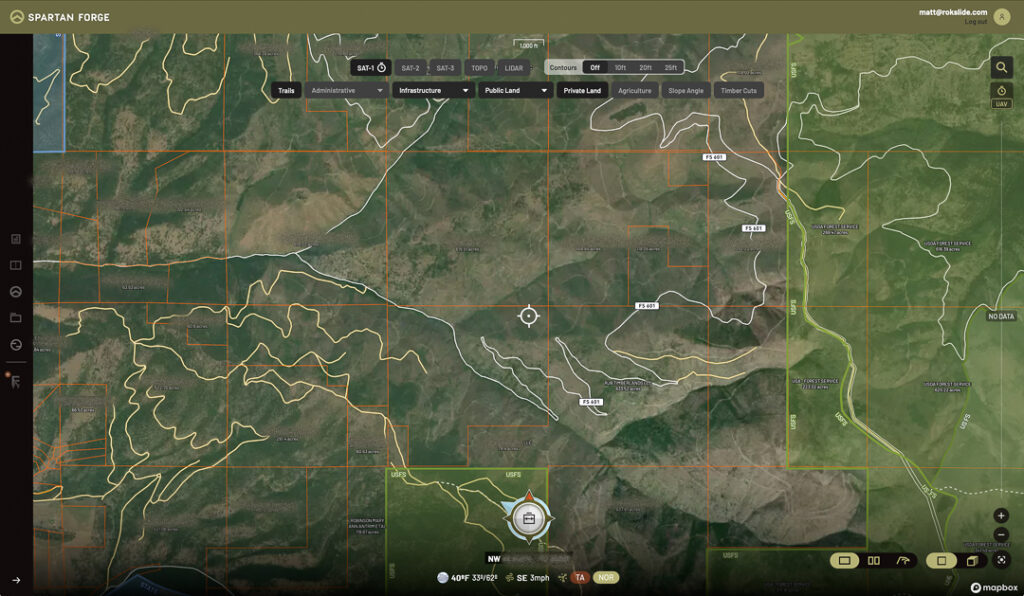Screen dimensions: 1024x596
Task: Enable the Slope Angle overlay
Action: 686,90
